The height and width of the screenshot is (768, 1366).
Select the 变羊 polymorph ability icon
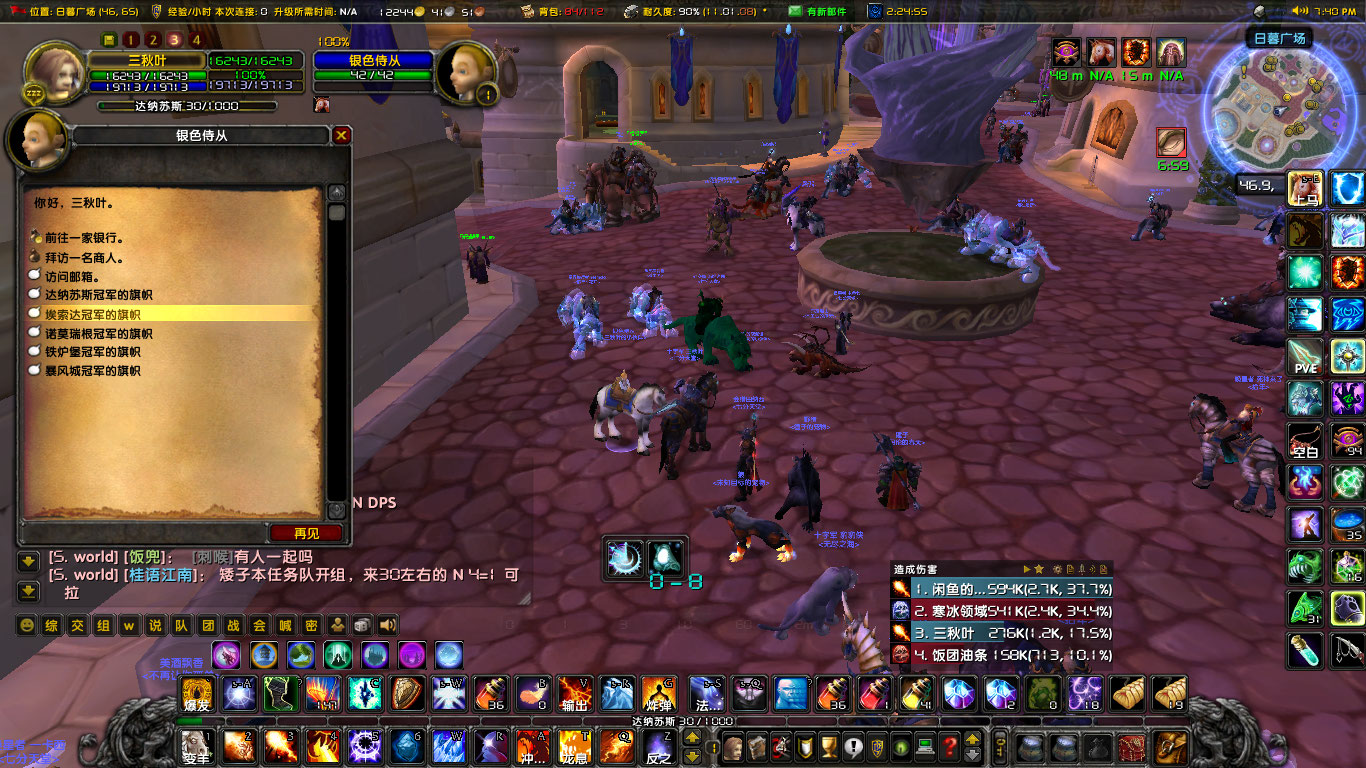196,746
